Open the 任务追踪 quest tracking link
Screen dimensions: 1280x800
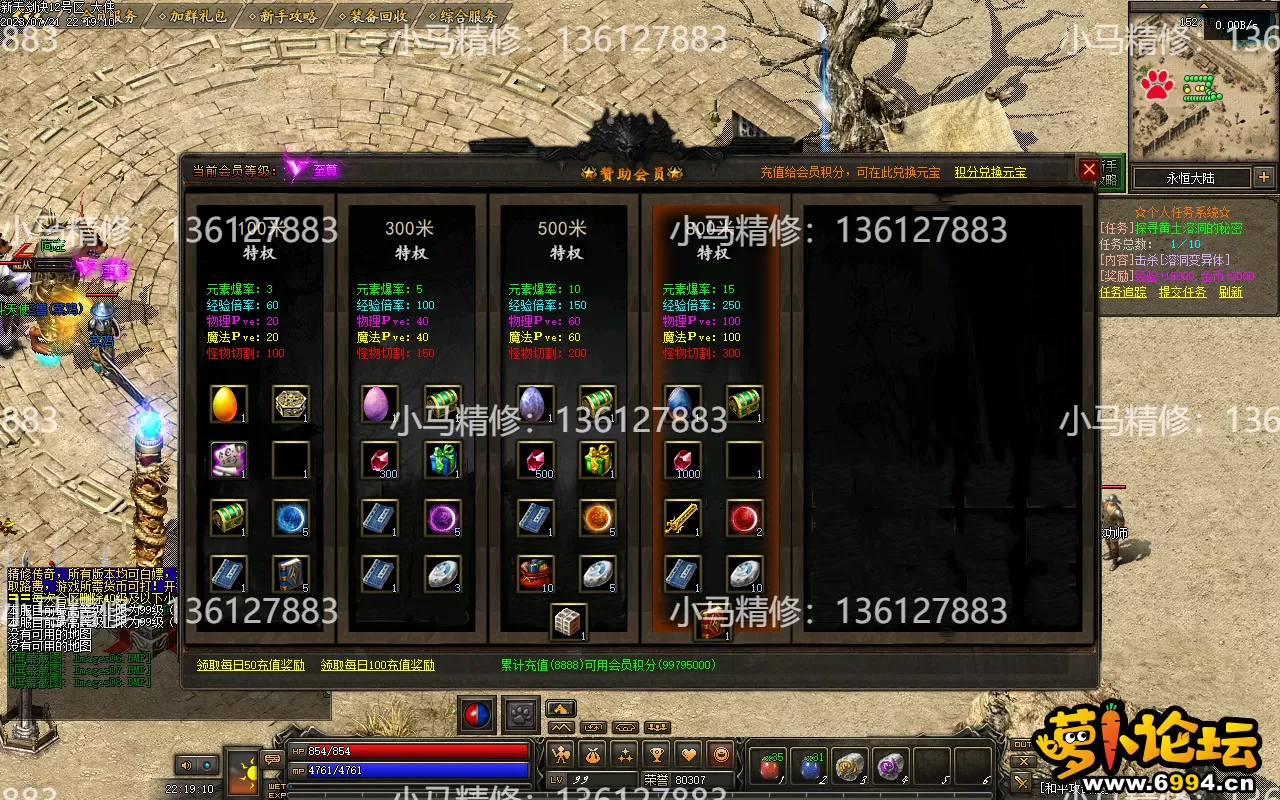1123,292
